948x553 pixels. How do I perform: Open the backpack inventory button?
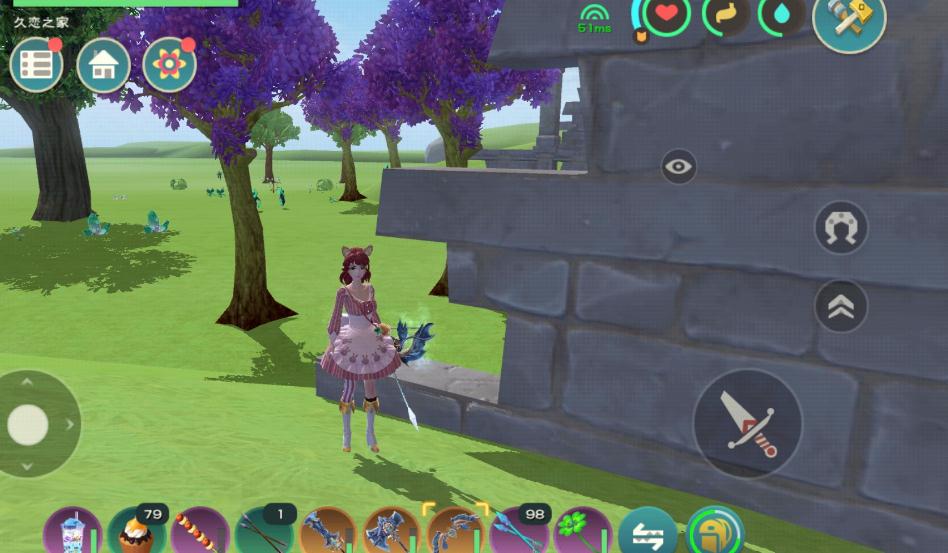coord(715,532)
